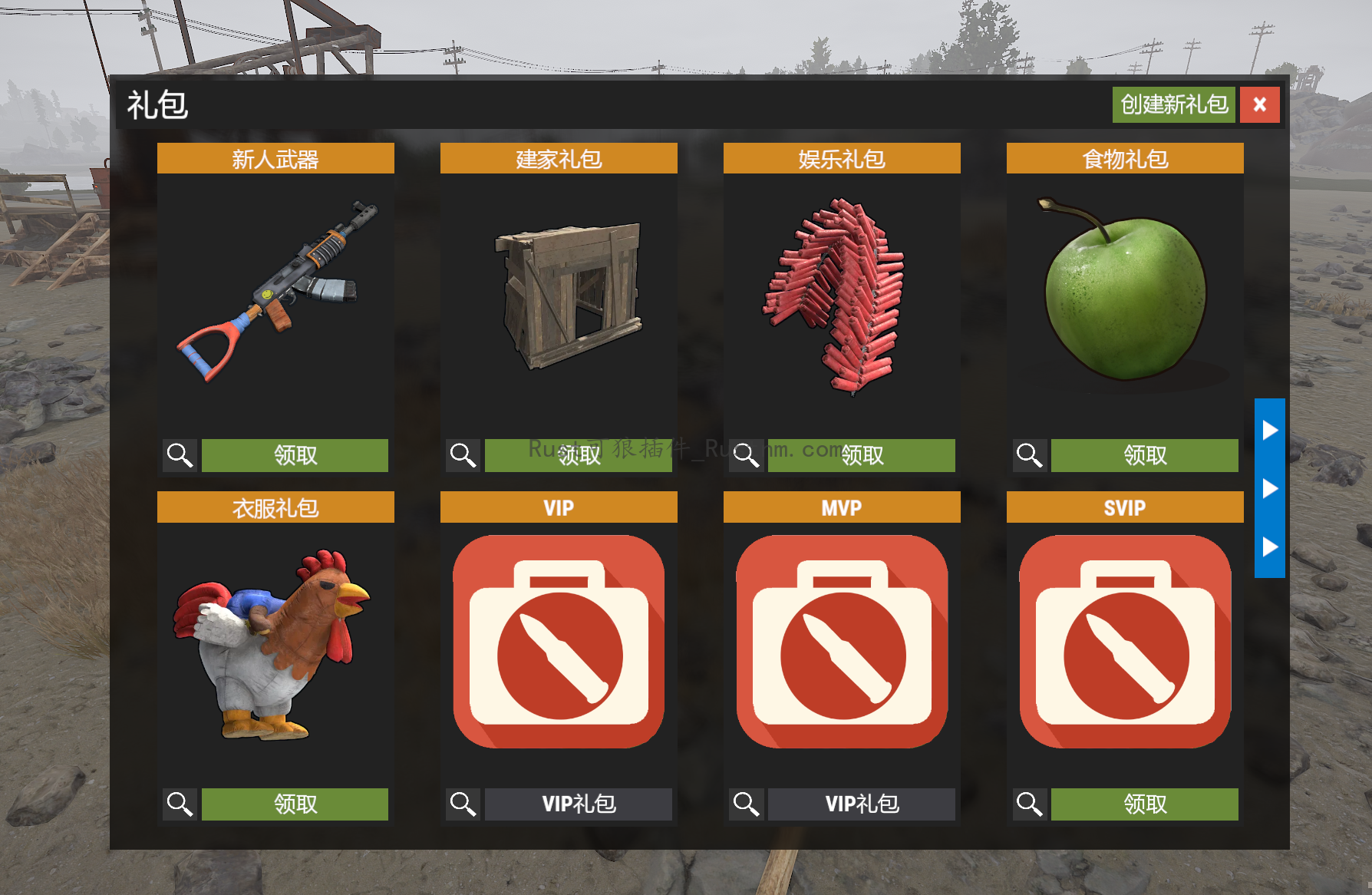
Task: Open the magnifier preview for 新人武器 kit
Action: pyautogui.click(x=179, y=455)
